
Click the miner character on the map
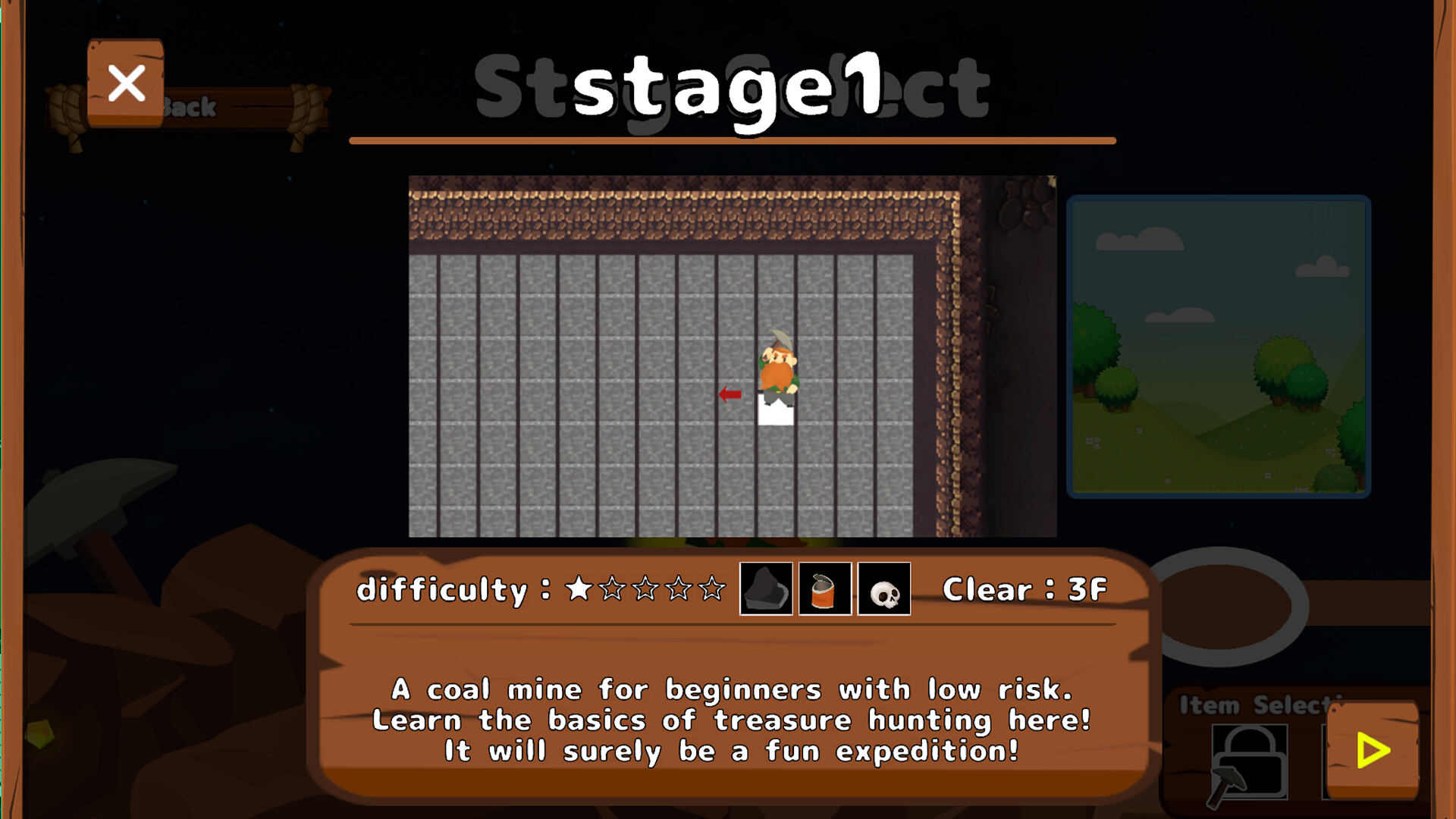coord(777,372)
